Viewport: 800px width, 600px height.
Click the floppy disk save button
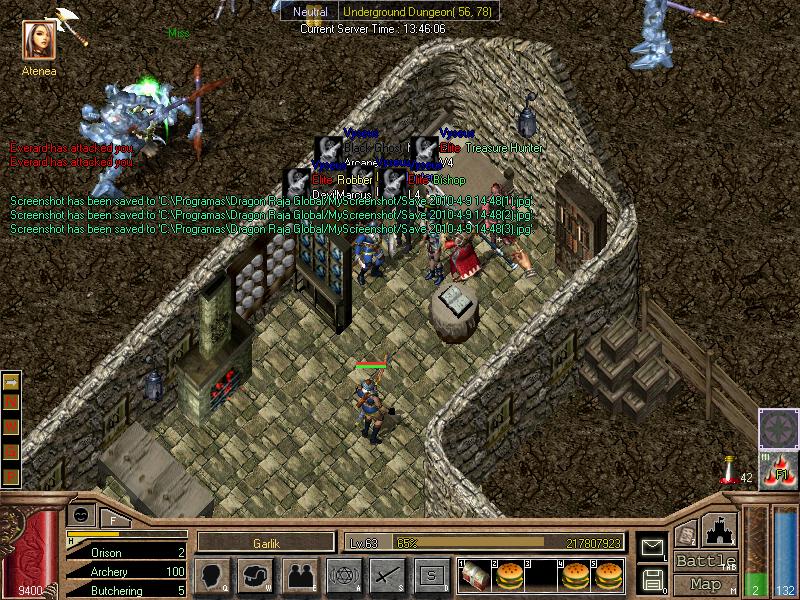(x=652, y=579)
